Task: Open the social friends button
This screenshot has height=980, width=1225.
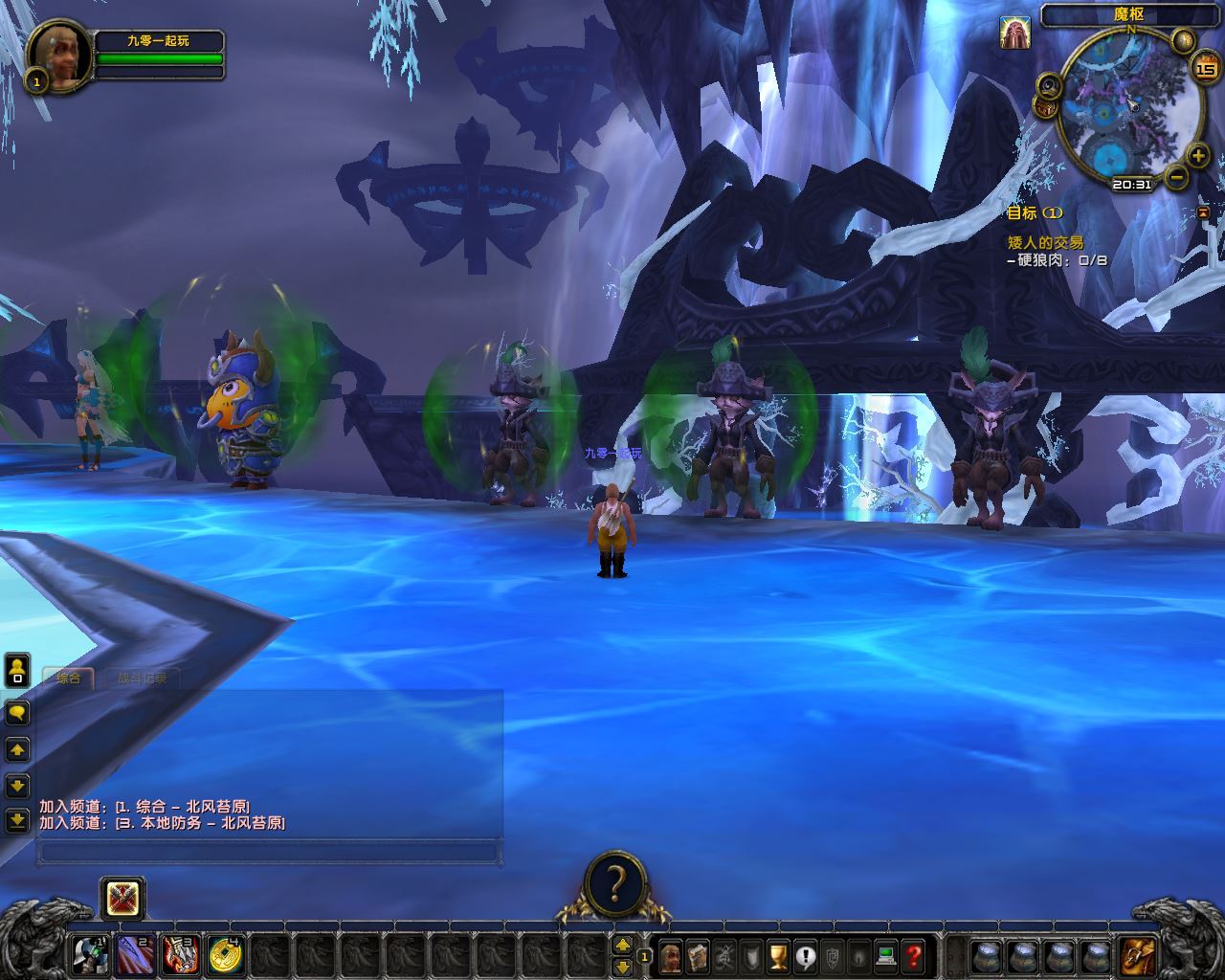Action: [x=17, y=670]
